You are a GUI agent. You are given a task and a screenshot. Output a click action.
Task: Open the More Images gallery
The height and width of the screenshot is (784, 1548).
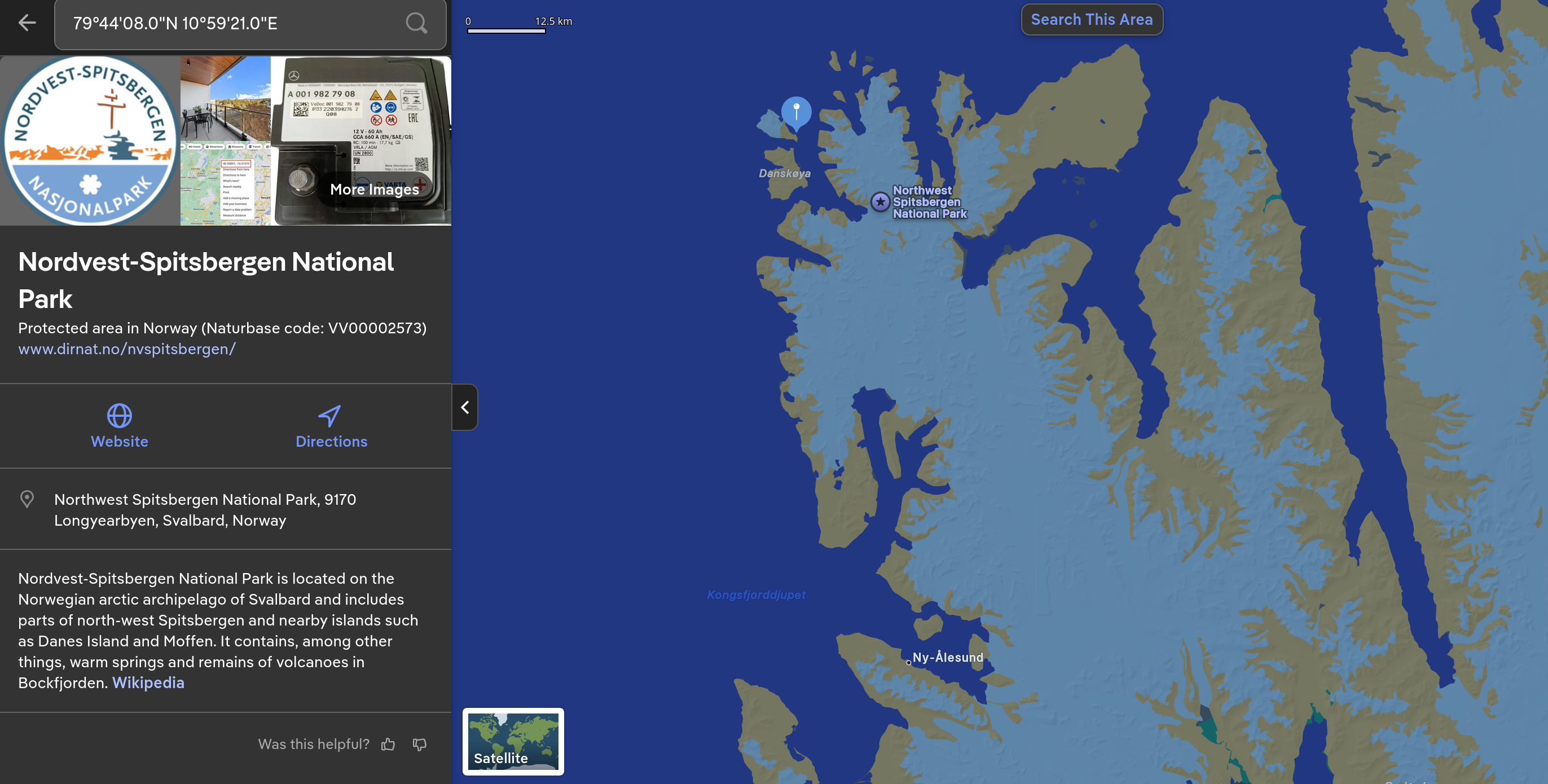click(x=374, y=190)
